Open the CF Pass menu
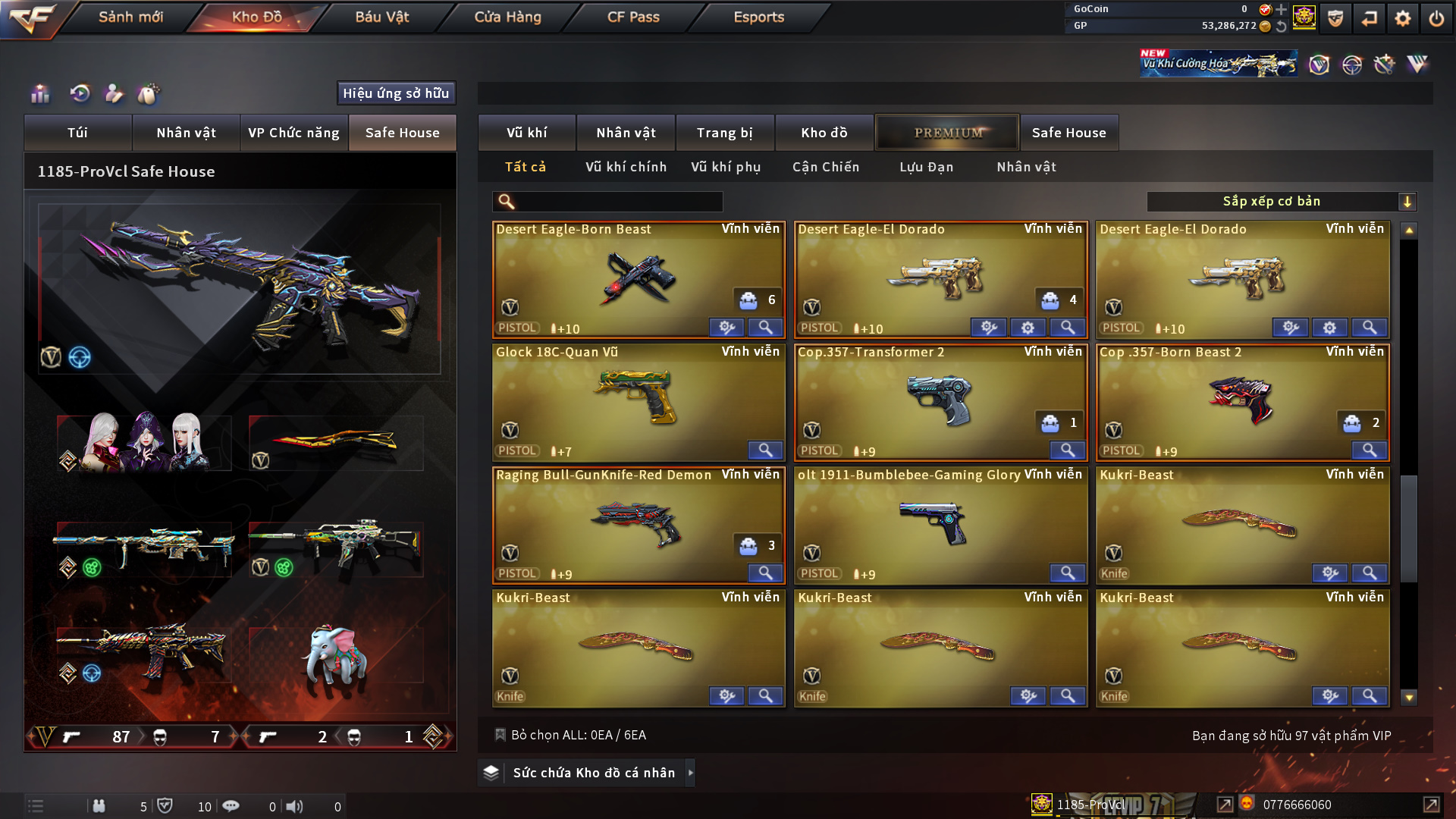 click(633, 17)
